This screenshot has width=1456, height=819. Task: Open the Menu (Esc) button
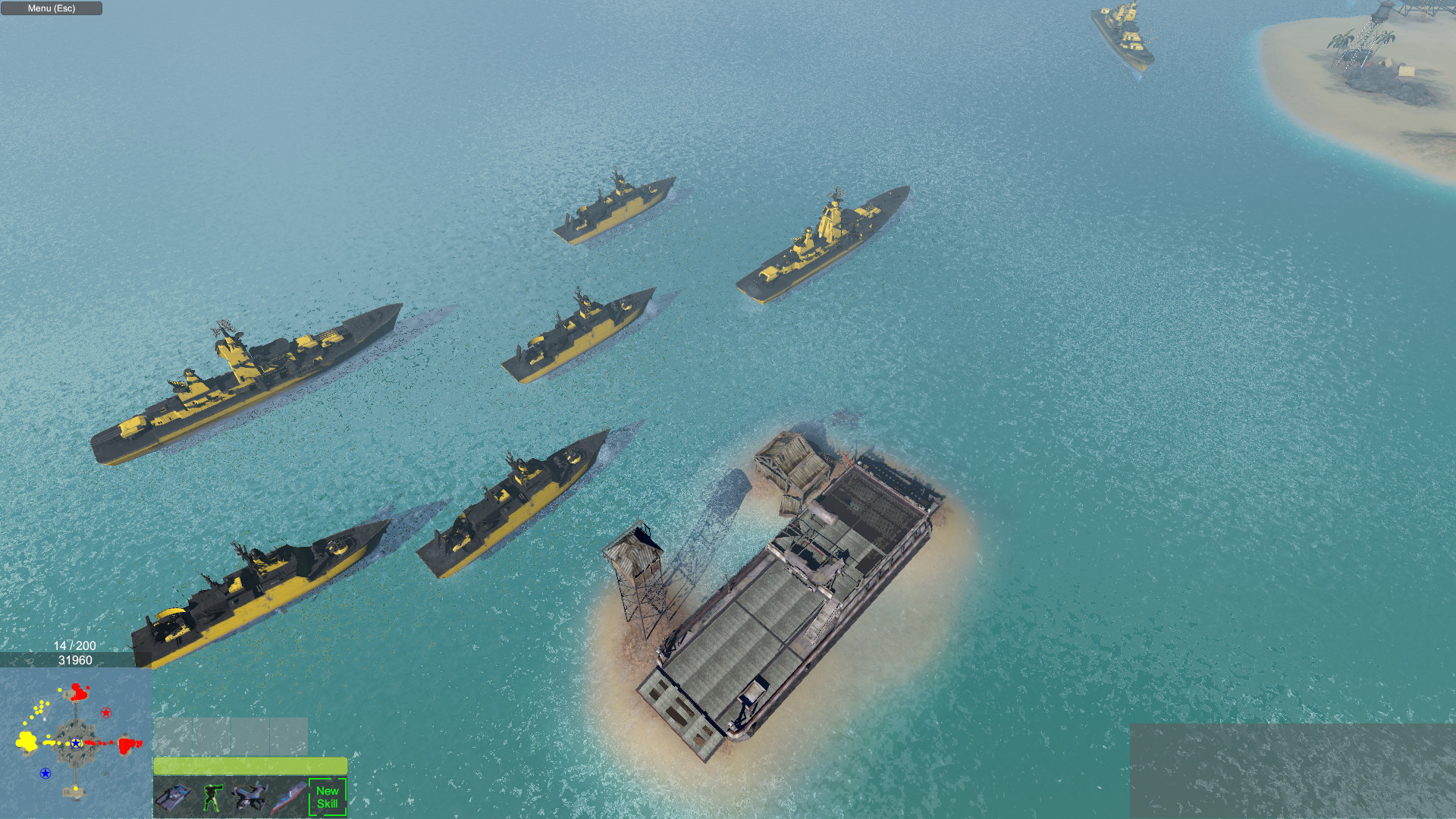[50, 8]
